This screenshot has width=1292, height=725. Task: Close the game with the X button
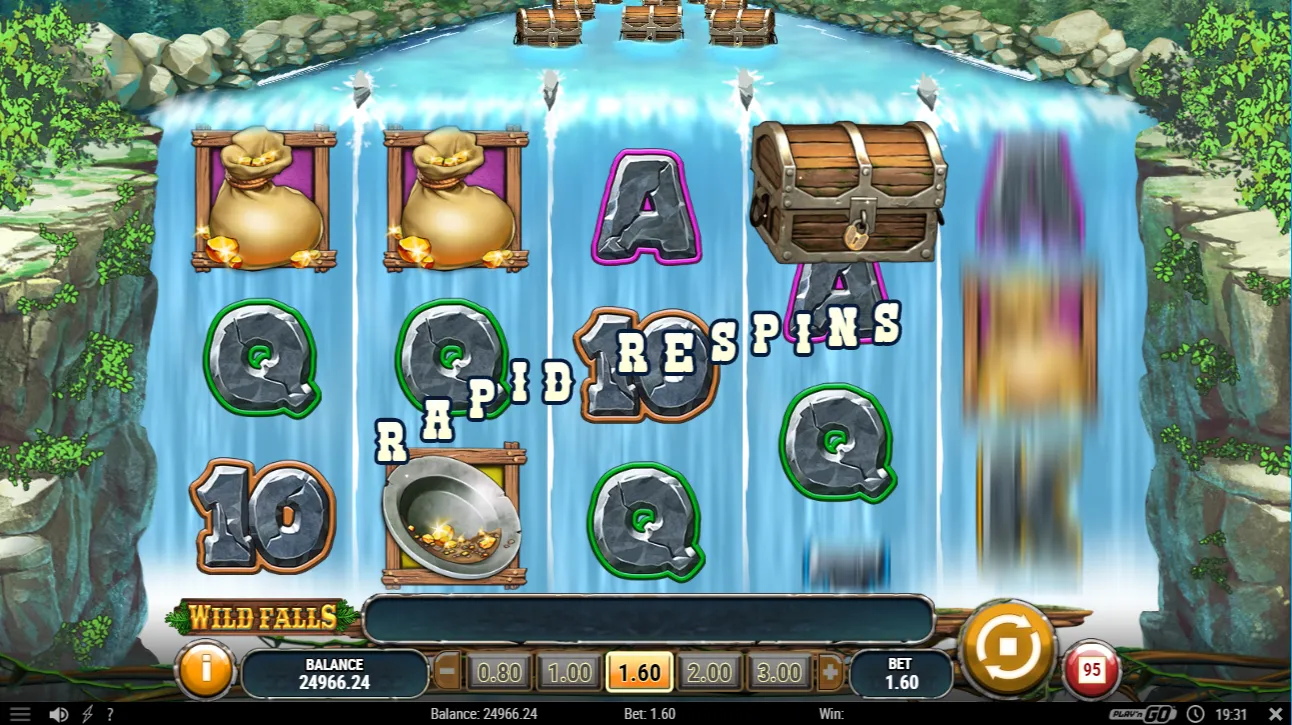(x=1277, y=714)
